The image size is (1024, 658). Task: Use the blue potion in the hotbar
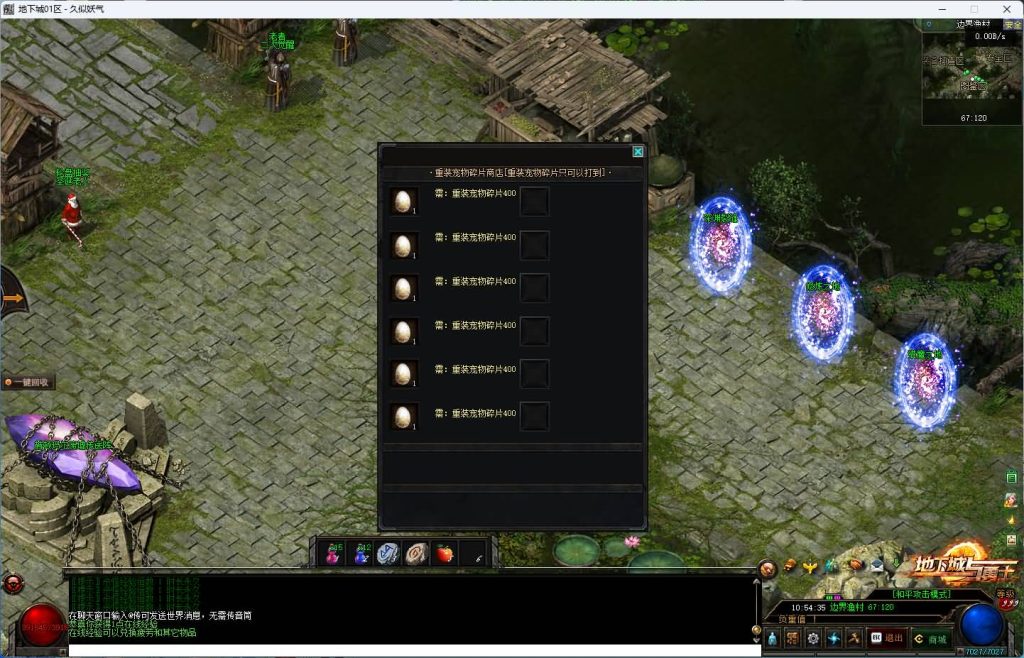361,554
